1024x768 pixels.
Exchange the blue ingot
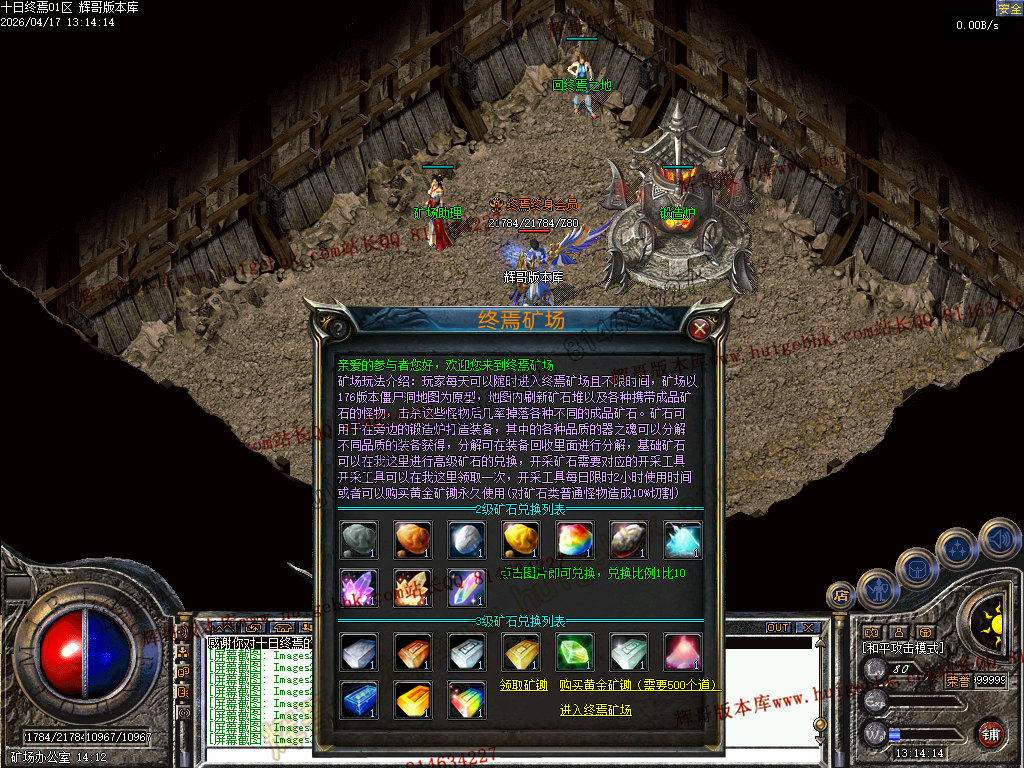coord(358,699)
